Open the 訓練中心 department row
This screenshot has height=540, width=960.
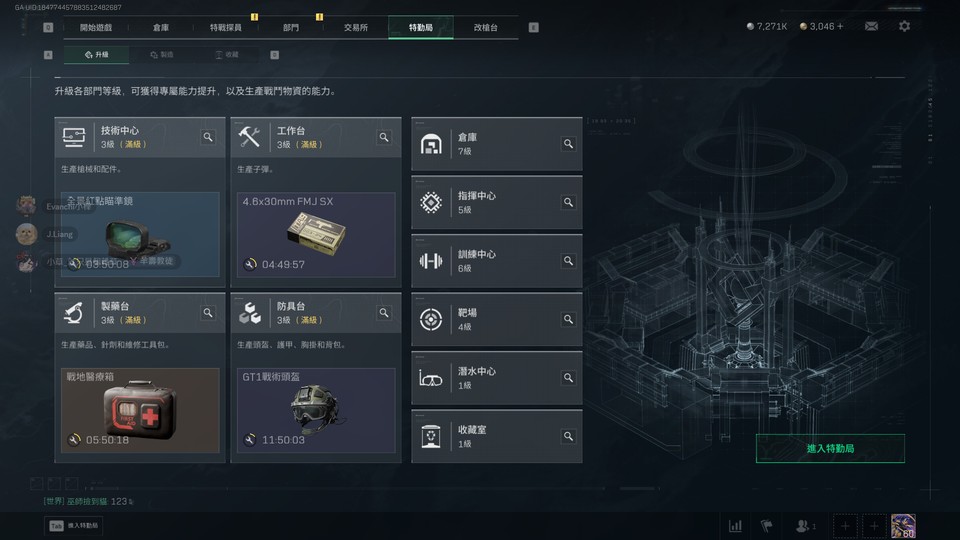(x=496, y=261)
